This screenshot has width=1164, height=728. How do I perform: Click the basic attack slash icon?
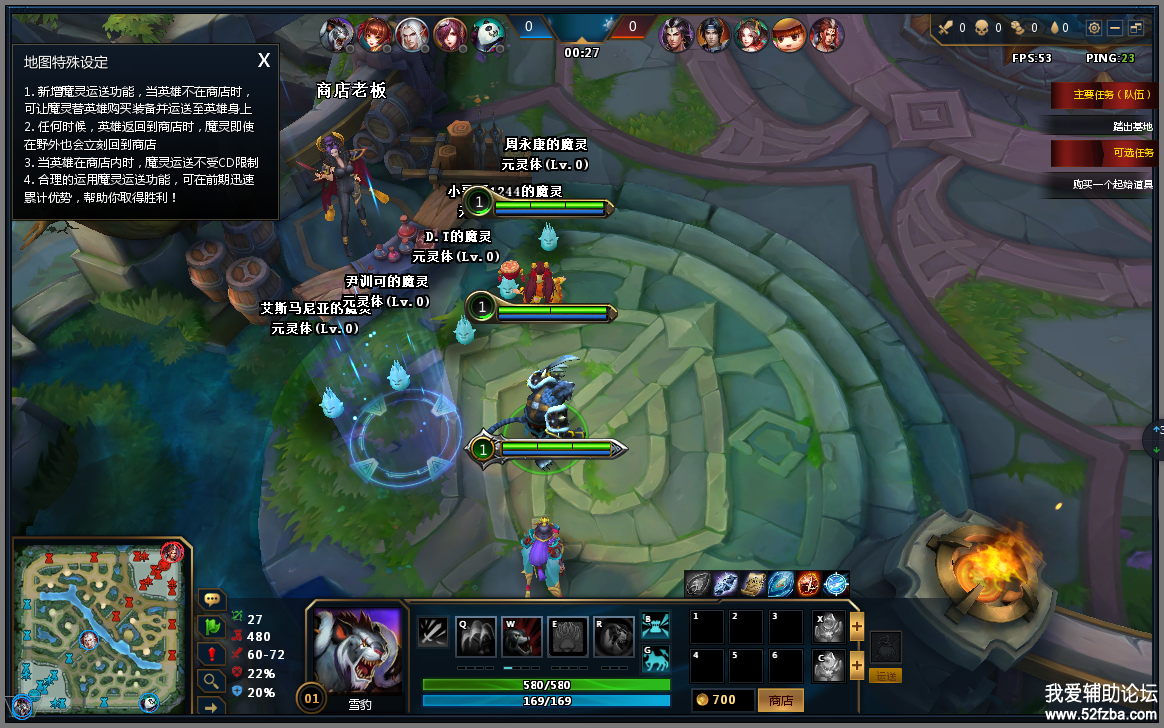click(433, 634)
